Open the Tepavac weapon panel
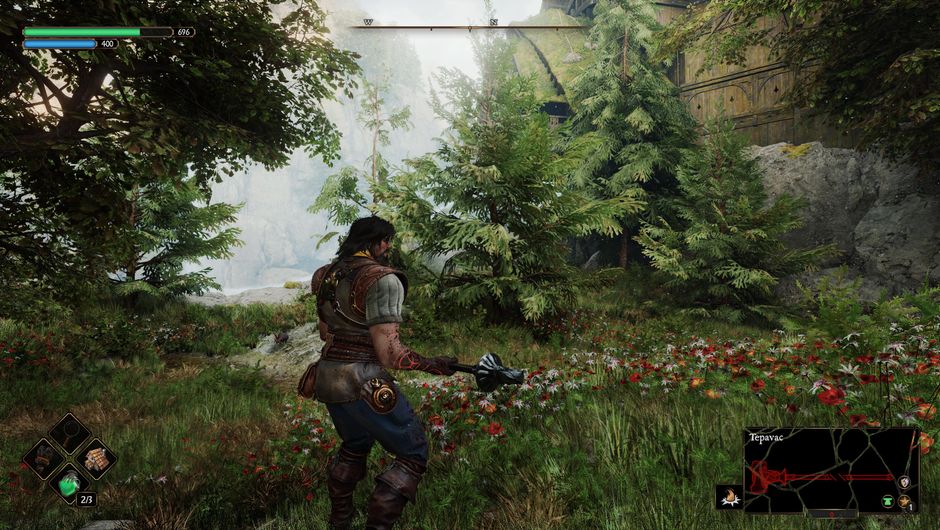 pos(830,470)
